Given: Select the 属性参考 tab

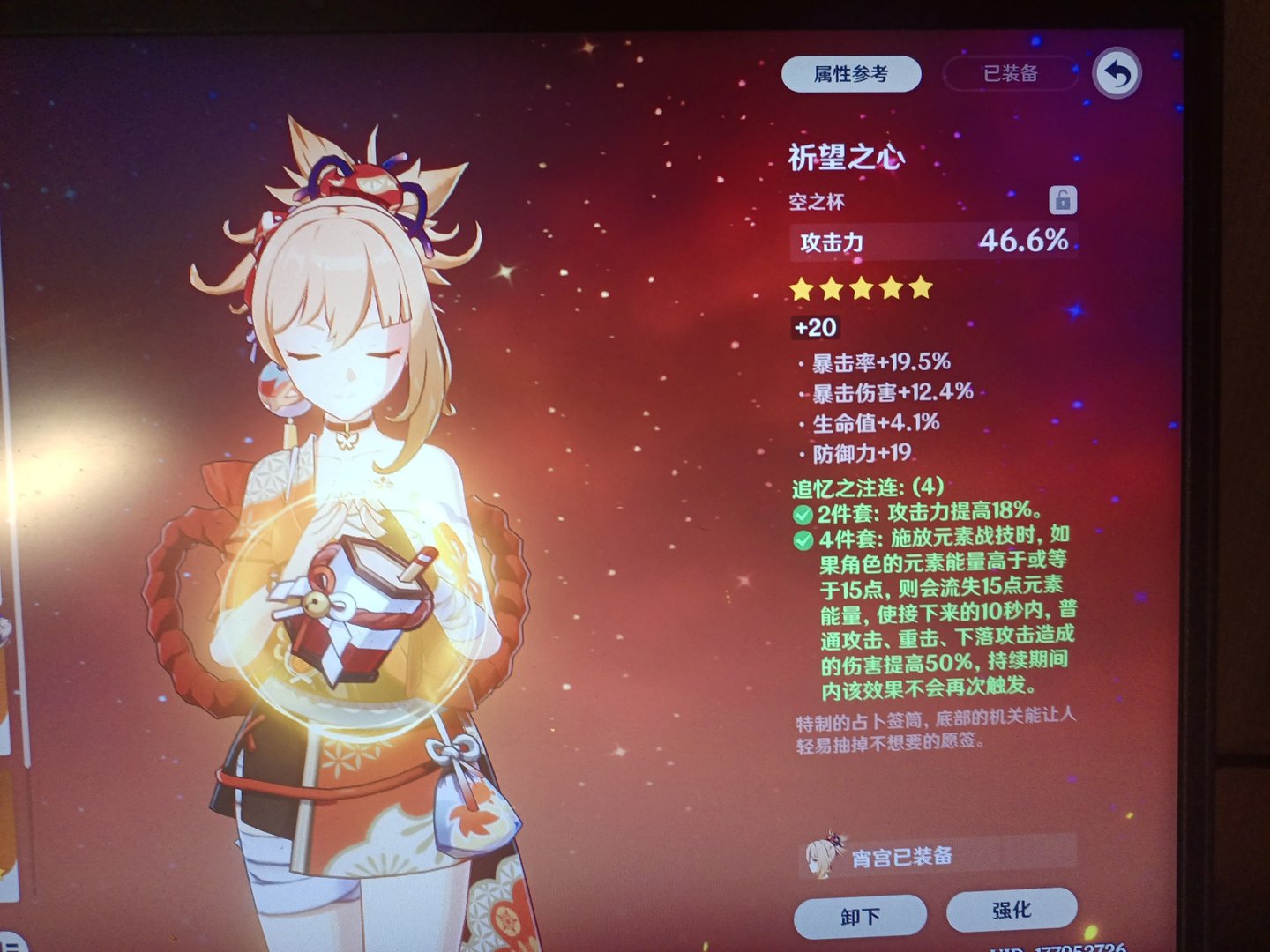Looking at the screenshot, I should pyautogui.click(x=849, y=73).
